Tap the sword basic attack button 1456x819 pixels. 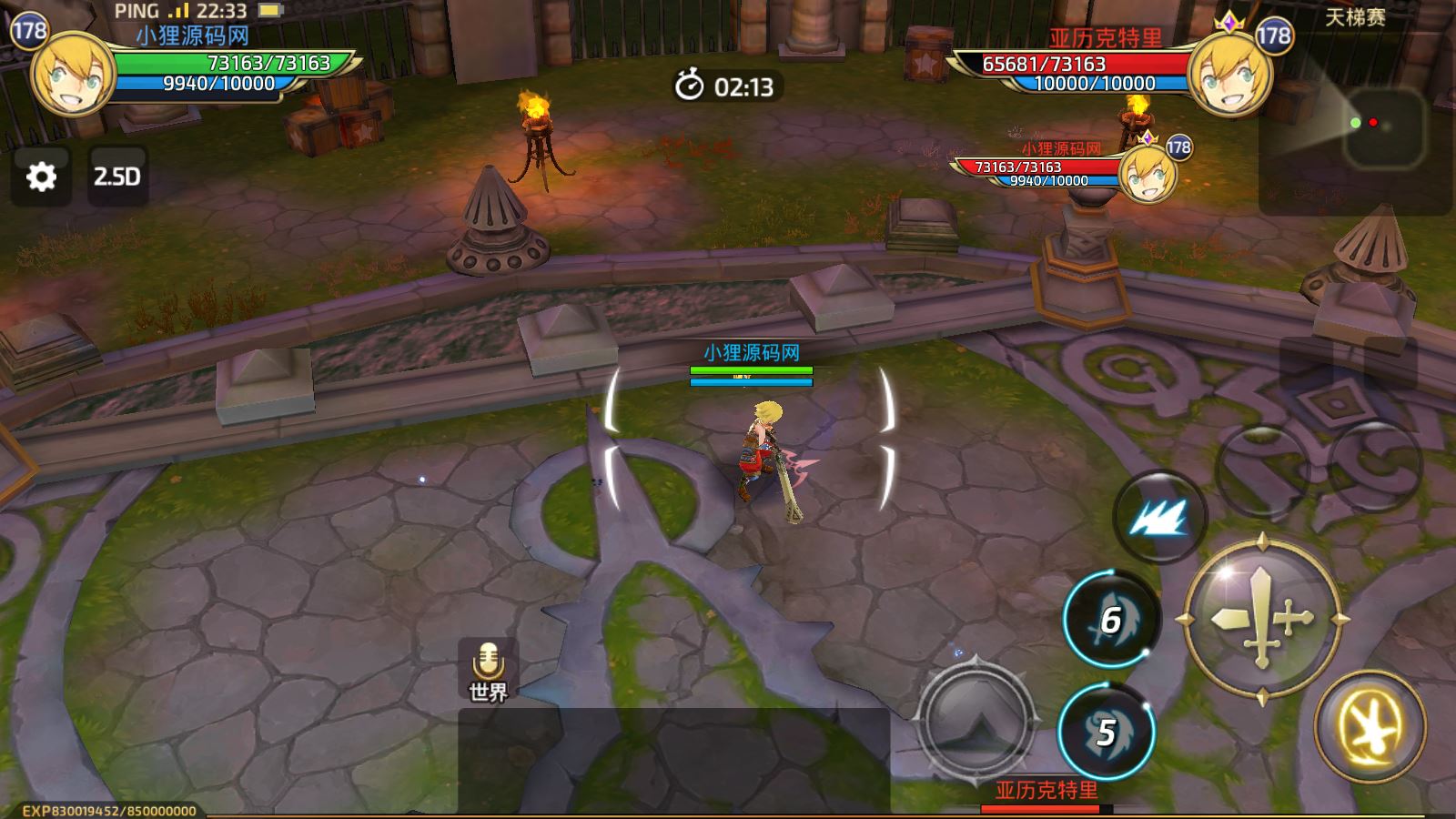pyautogui.click(x=1262, y=620)
